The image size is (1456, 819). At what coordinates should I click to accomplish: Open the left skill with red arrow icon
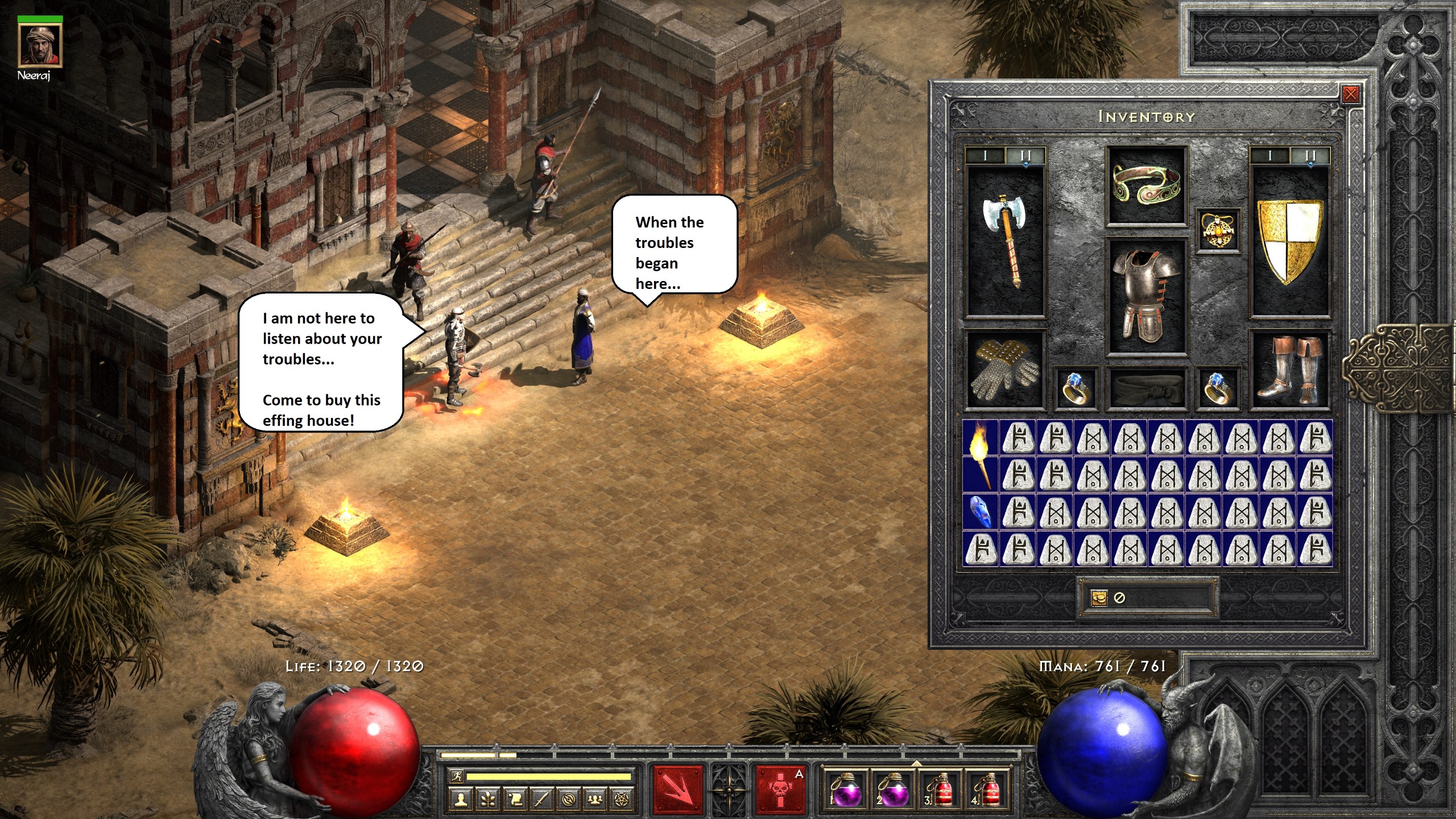[x=677, y=789]
